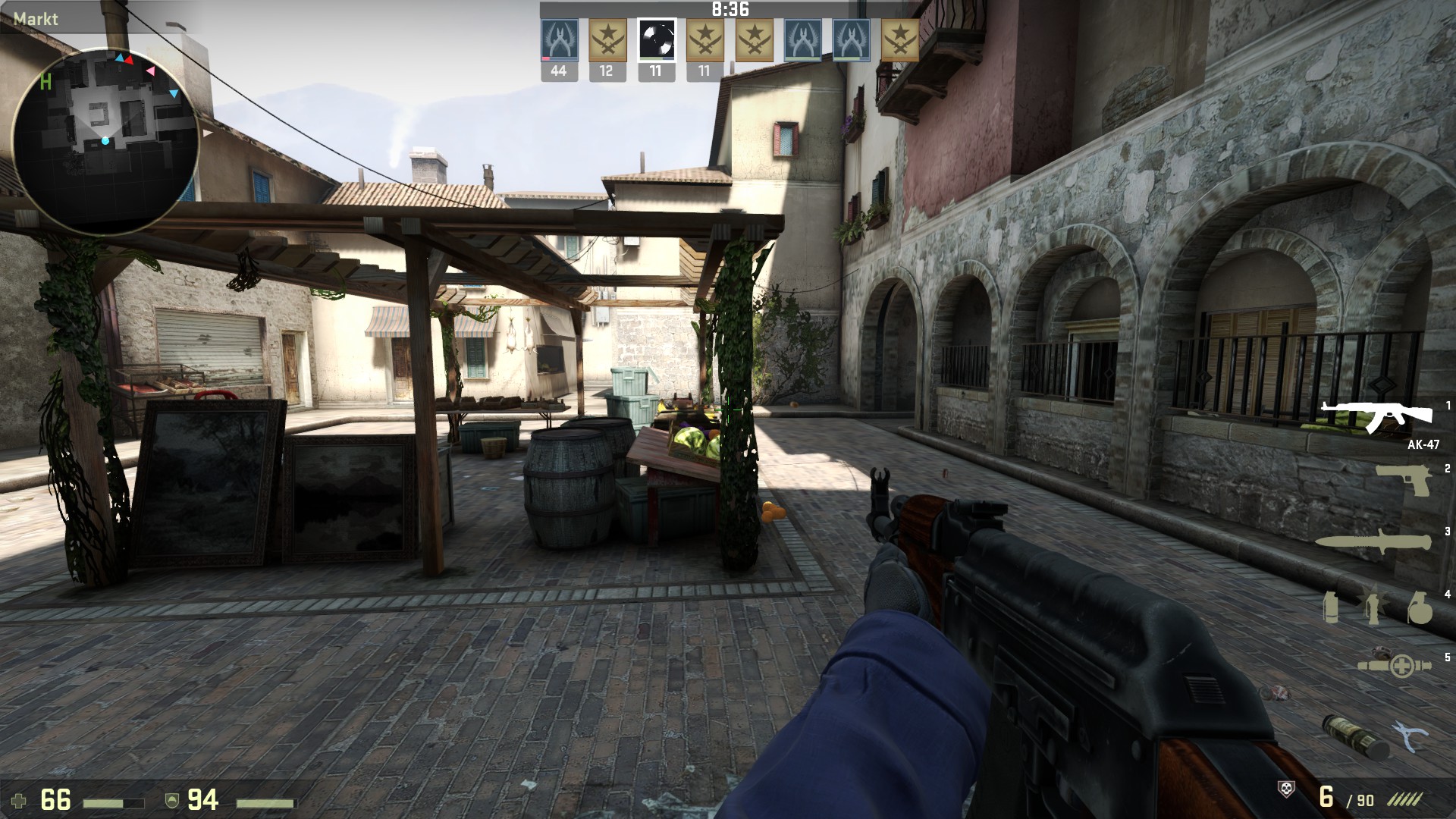The height and width of the screenshot is (819, 1456).
Task: Select the healthshot syringe icon
Action: [x=1394, y=665]
